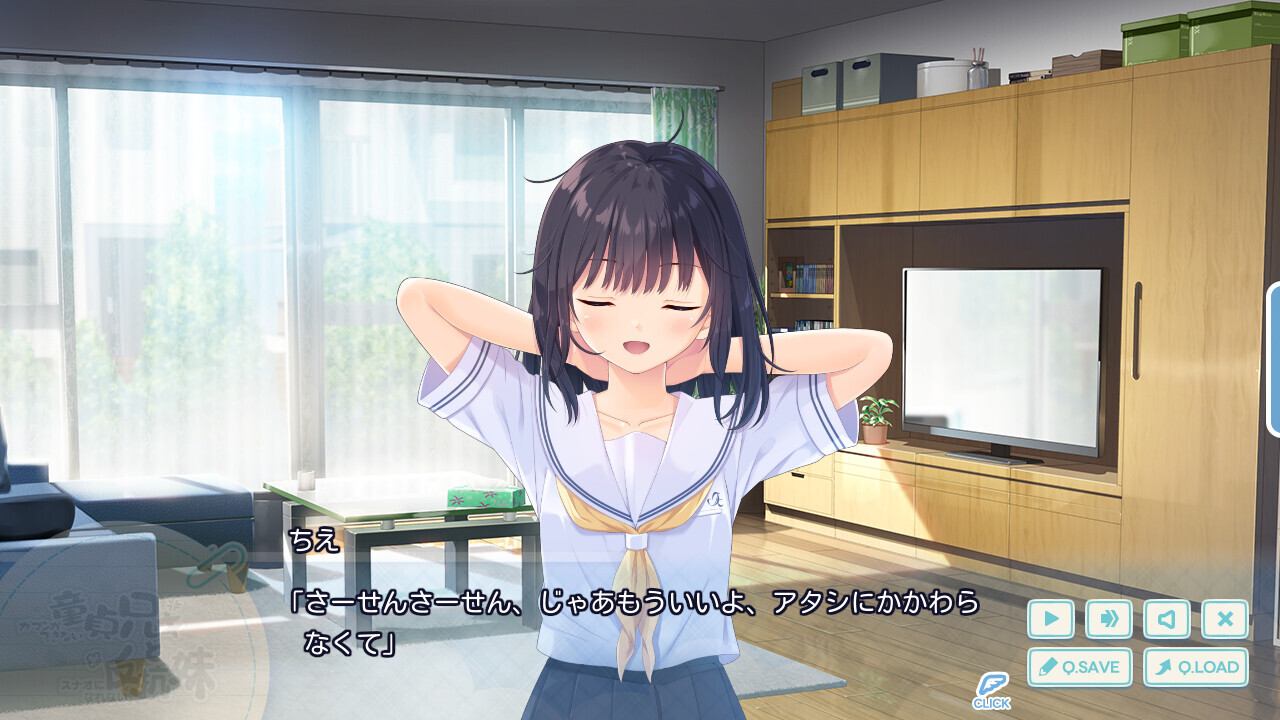
Task: Open the blue side tab on the right edge
Action: tap(1274, 360)
